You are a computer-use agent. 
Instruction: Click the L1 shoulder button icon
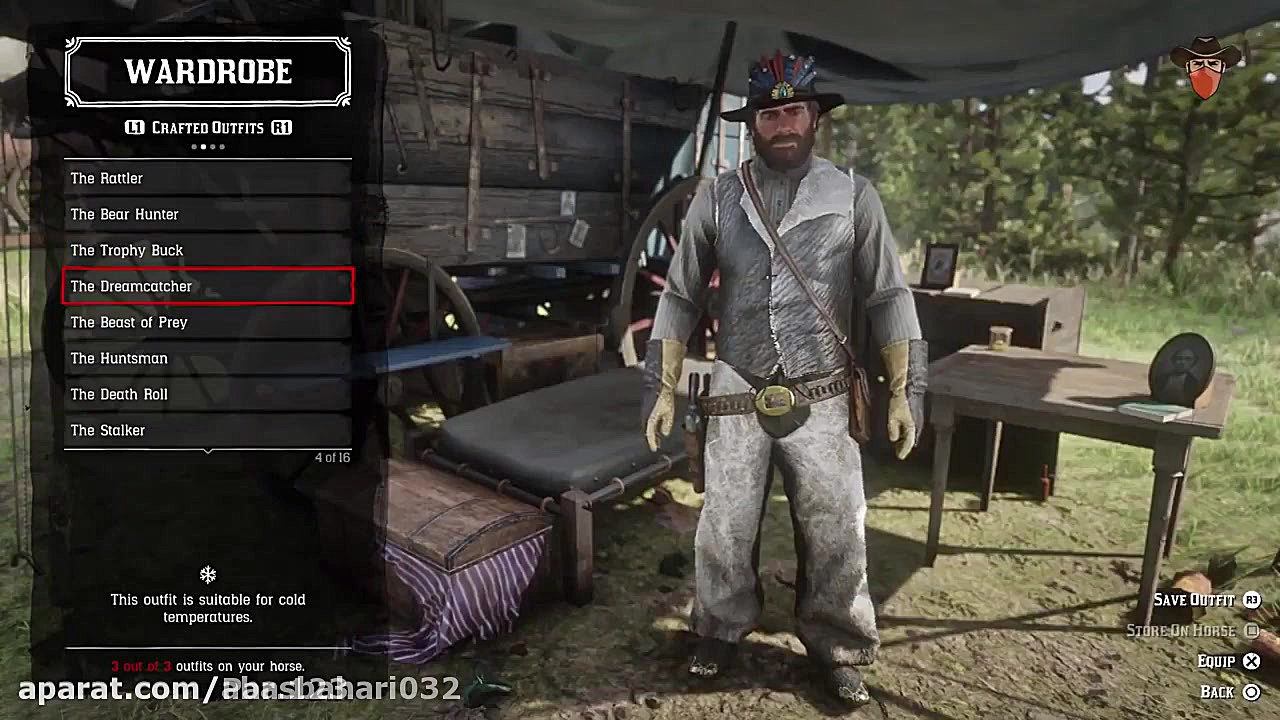(x=134, y=128)
